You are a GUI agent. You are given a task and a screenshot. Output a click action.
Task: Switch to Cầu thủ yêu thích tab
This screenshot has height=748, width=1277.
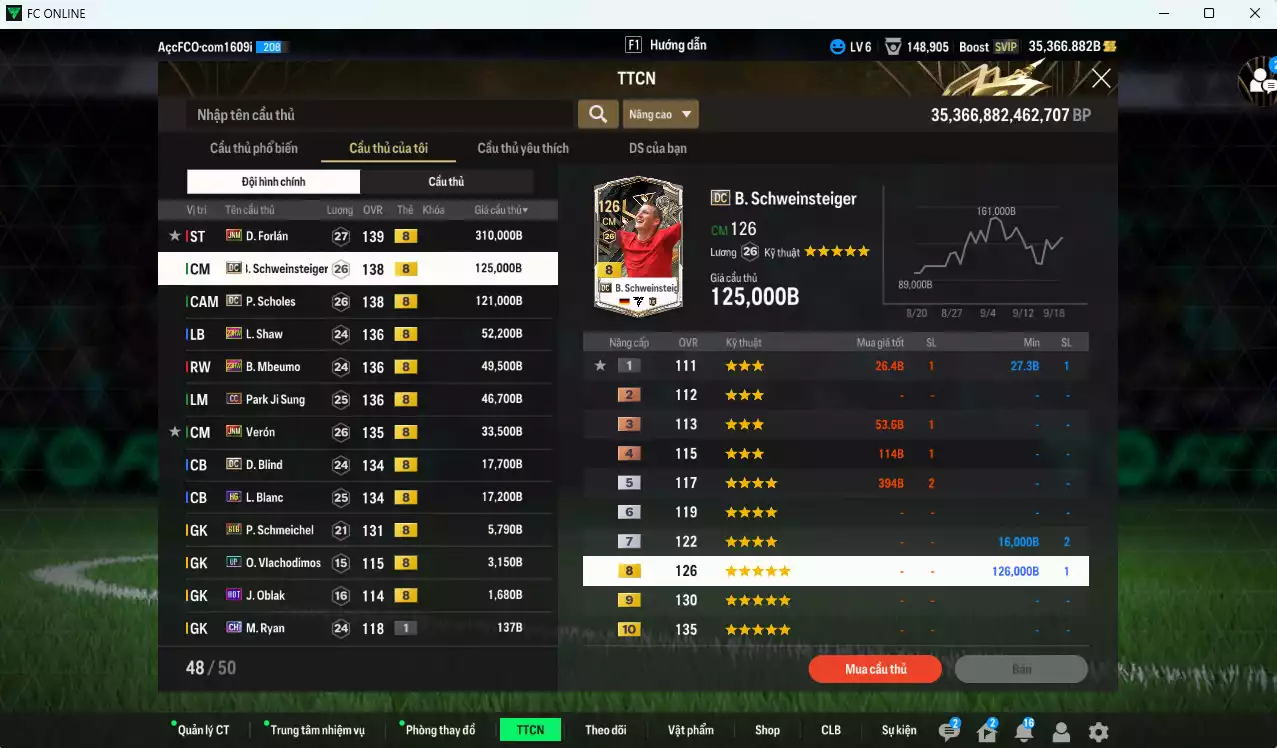(523, 148)
